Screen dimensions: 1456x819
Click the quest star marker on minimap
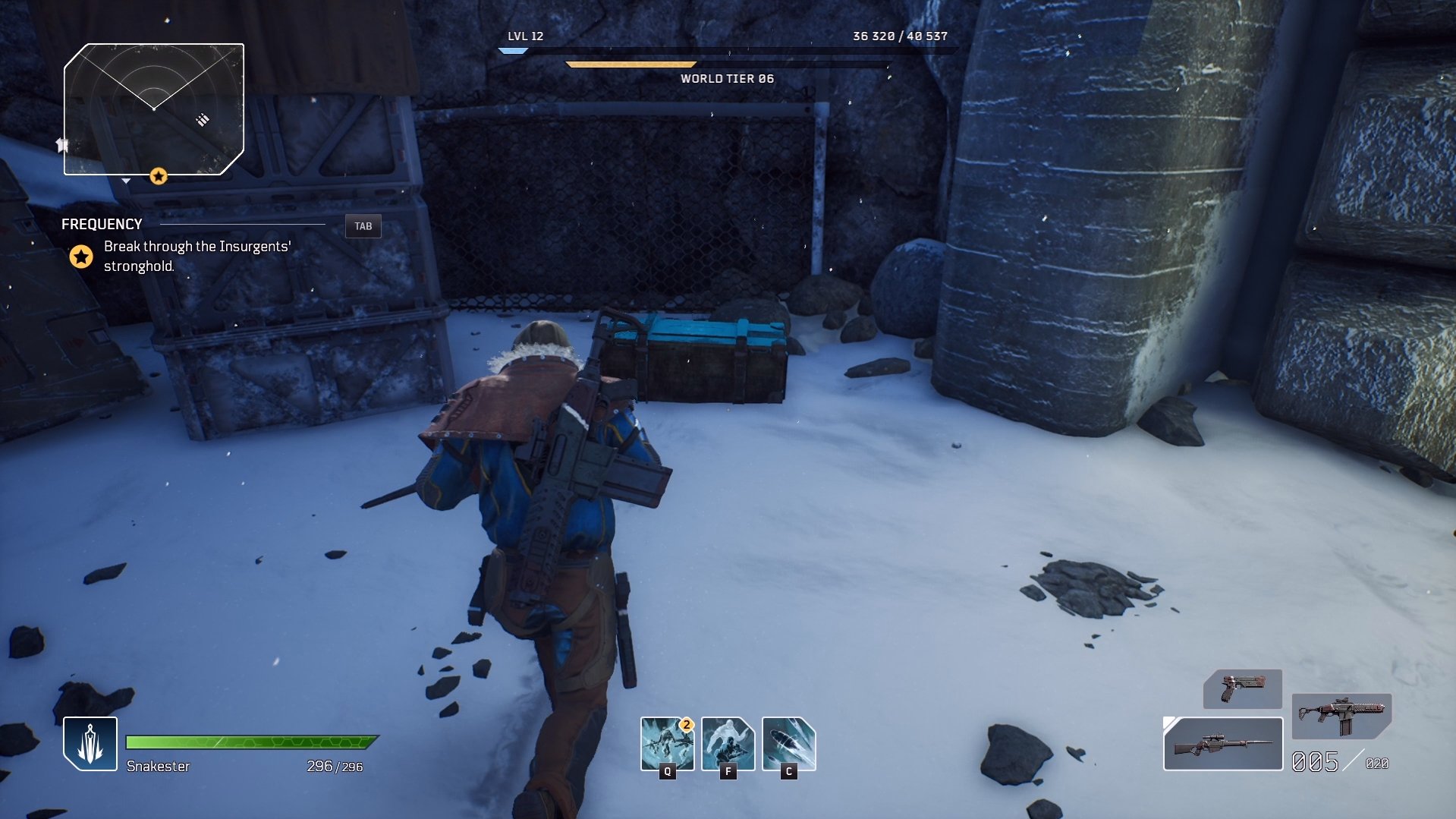[x=159, y=176]
